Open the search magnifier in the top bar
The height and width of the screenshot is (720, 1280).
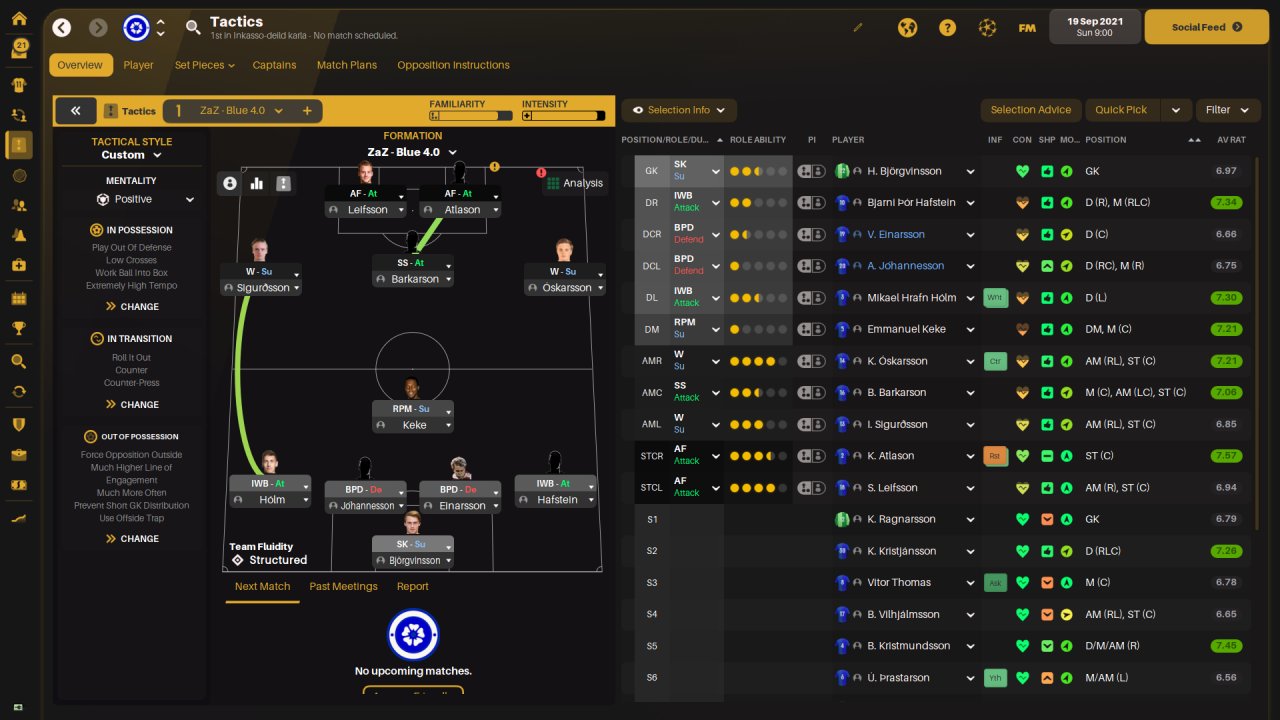[193, 28]
